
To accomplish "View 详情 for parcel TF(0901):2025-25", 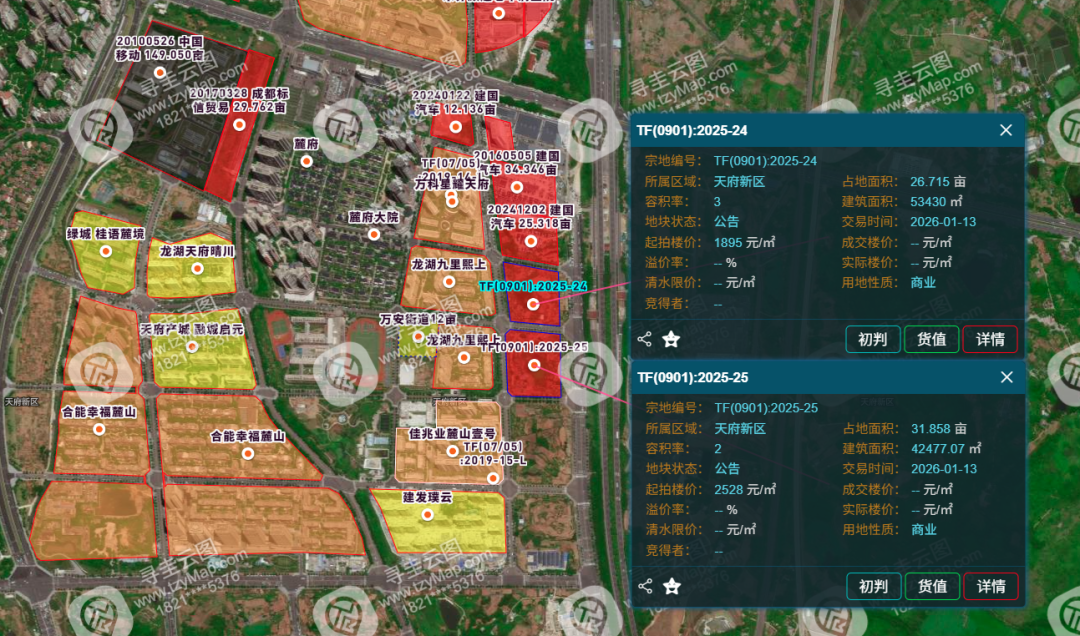I will (x=990, y=586).
